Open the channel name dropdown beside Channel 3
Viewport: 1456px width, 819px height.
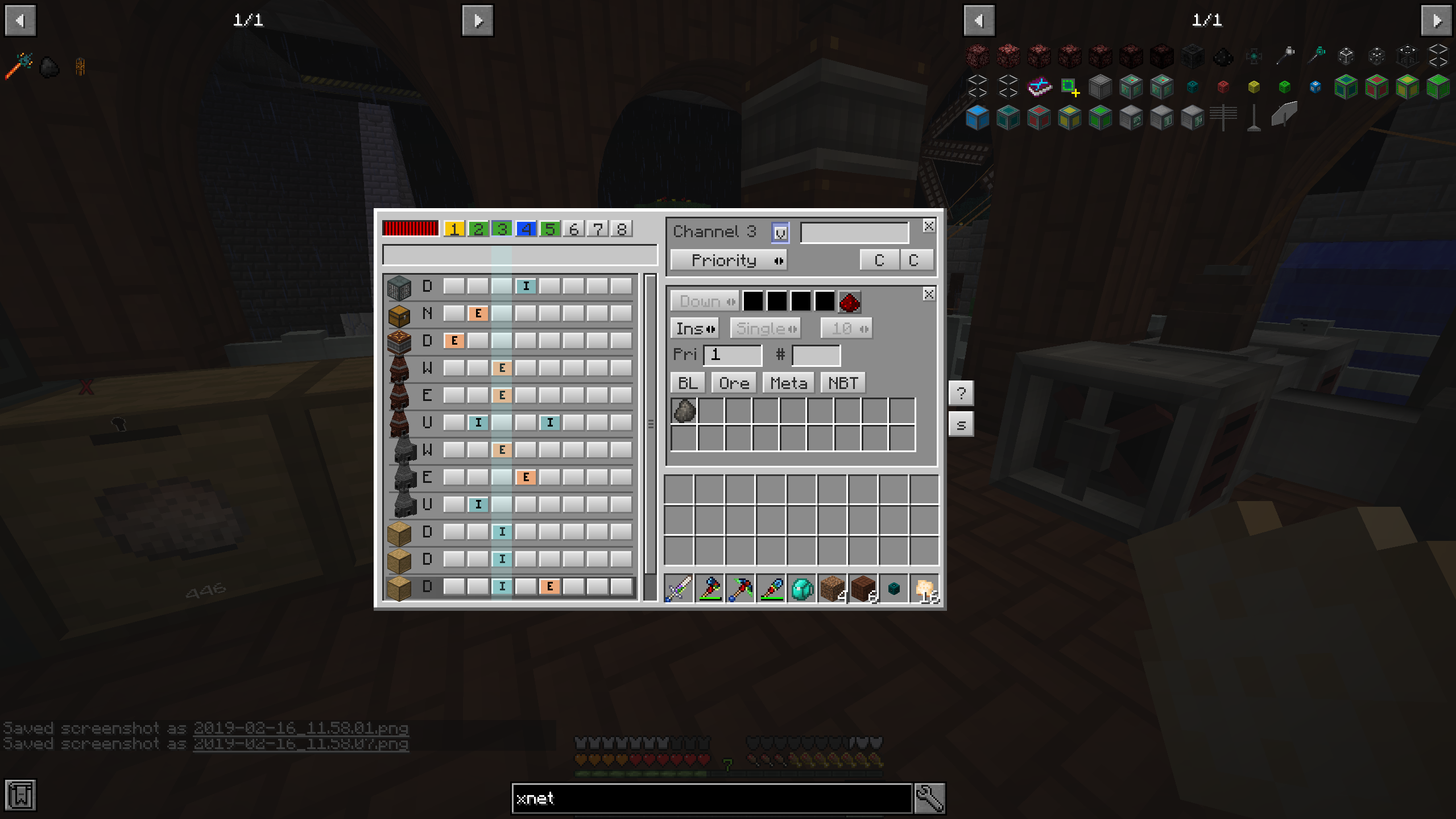coord(780,231)
